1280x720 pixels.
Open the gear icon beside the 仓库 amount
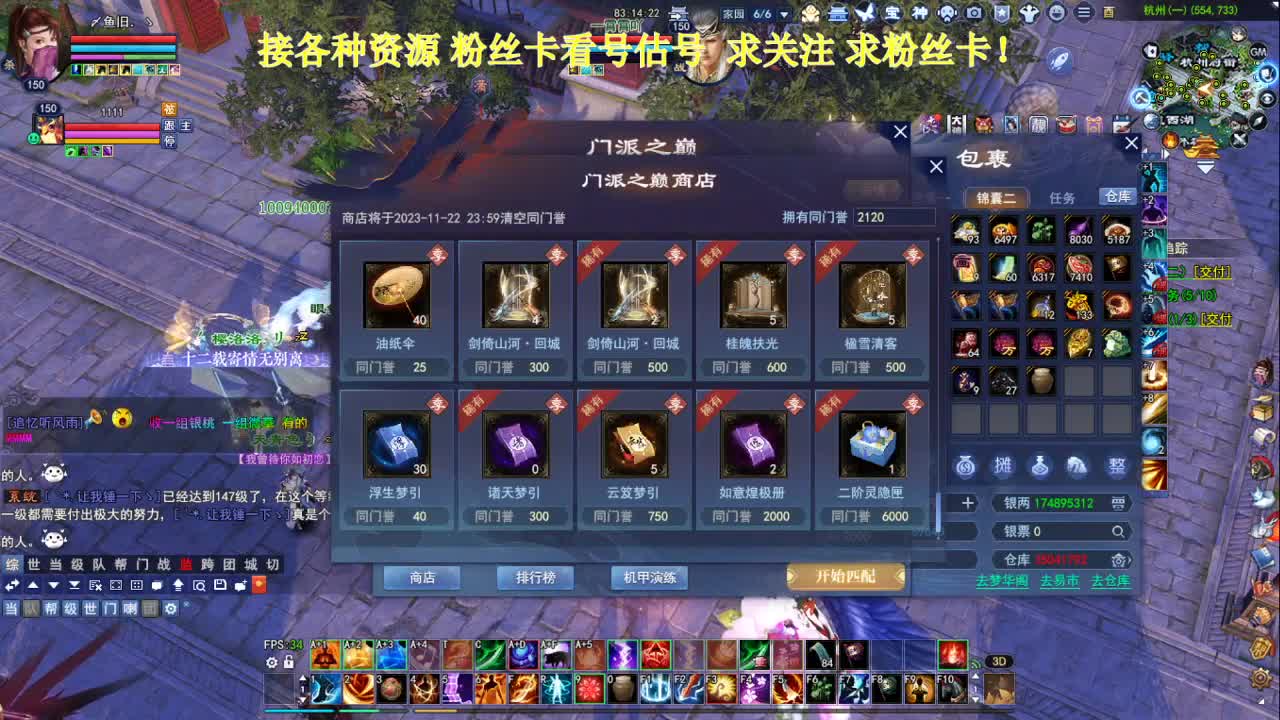click(1118, 561)
